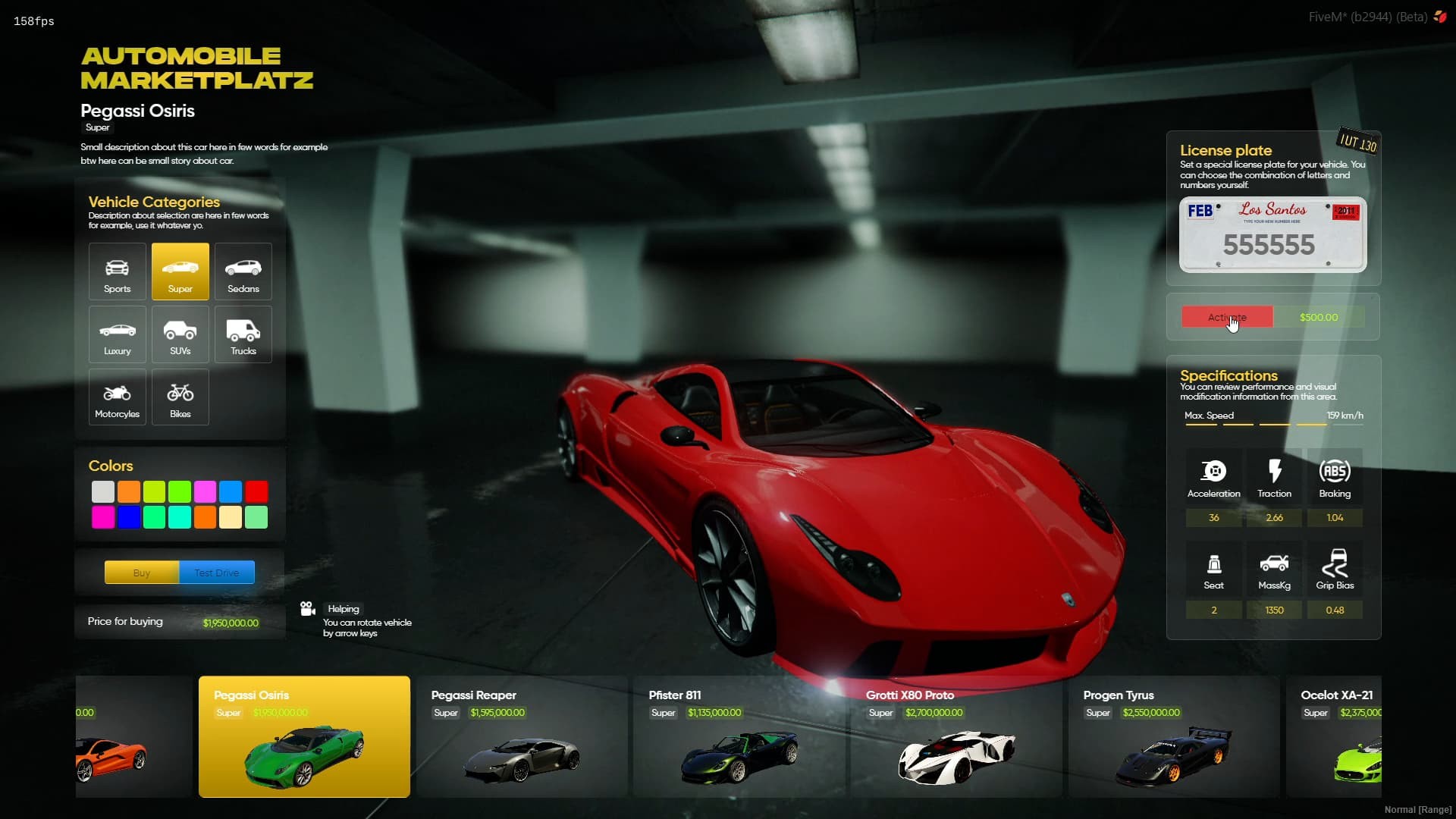Apply the dark blue color swatch
Screen dimensions: 1456x819
129,517
